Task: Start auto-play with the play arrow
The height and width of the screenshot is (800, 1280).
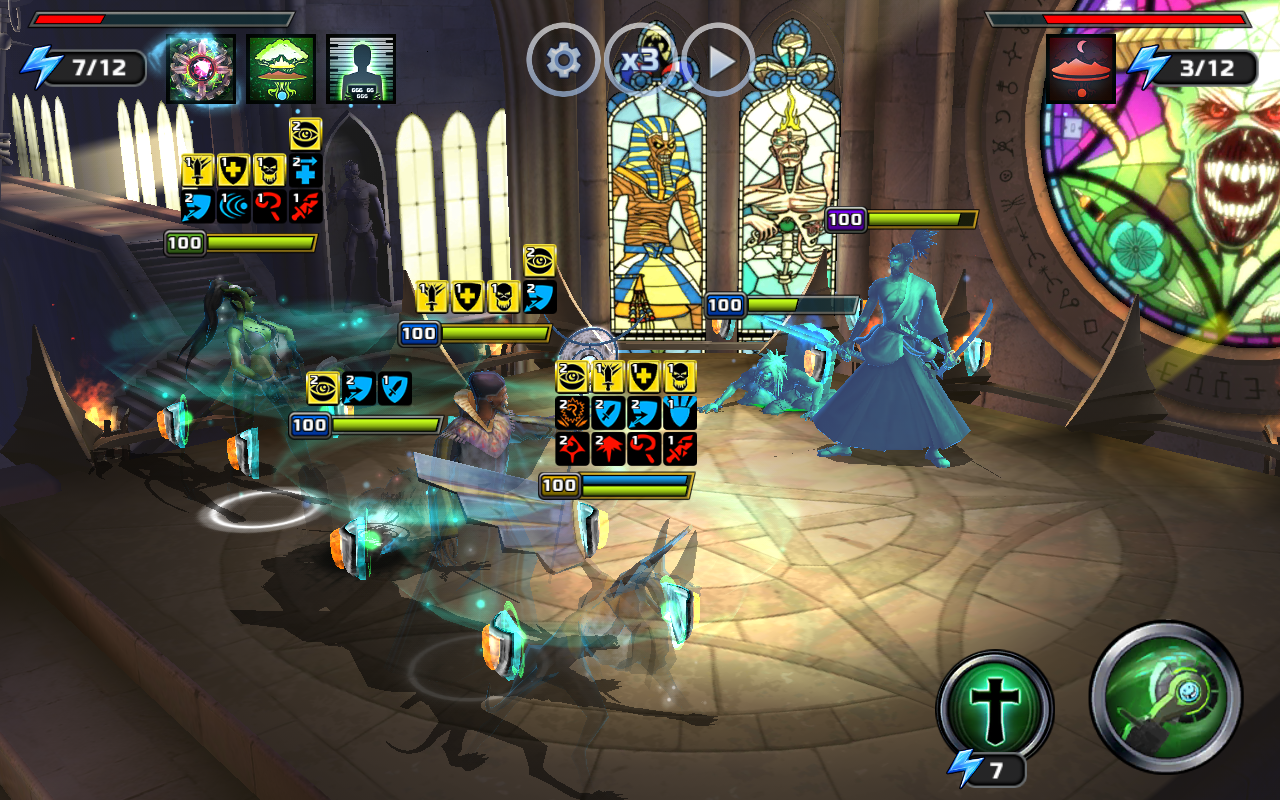Action: pyautogui.click(x=718, y=61)
